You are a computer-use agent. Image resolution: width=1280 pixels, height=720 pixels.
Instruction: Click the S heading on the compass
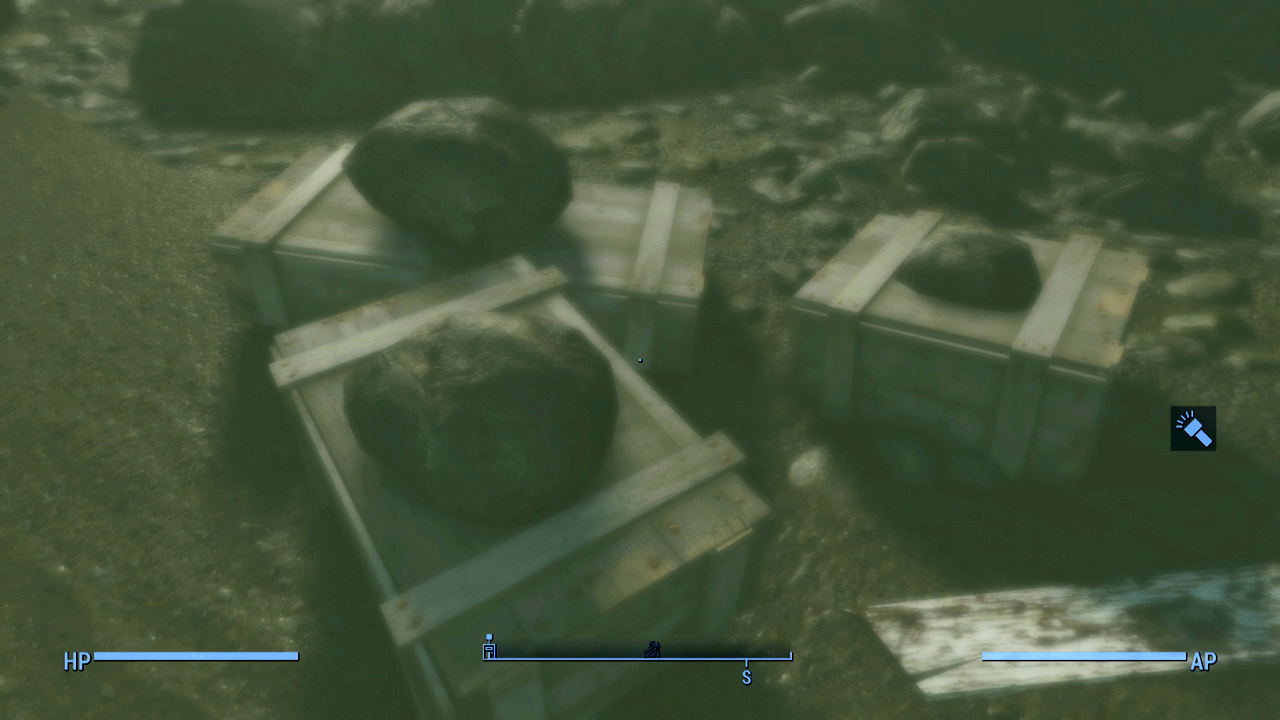point(746,677)
